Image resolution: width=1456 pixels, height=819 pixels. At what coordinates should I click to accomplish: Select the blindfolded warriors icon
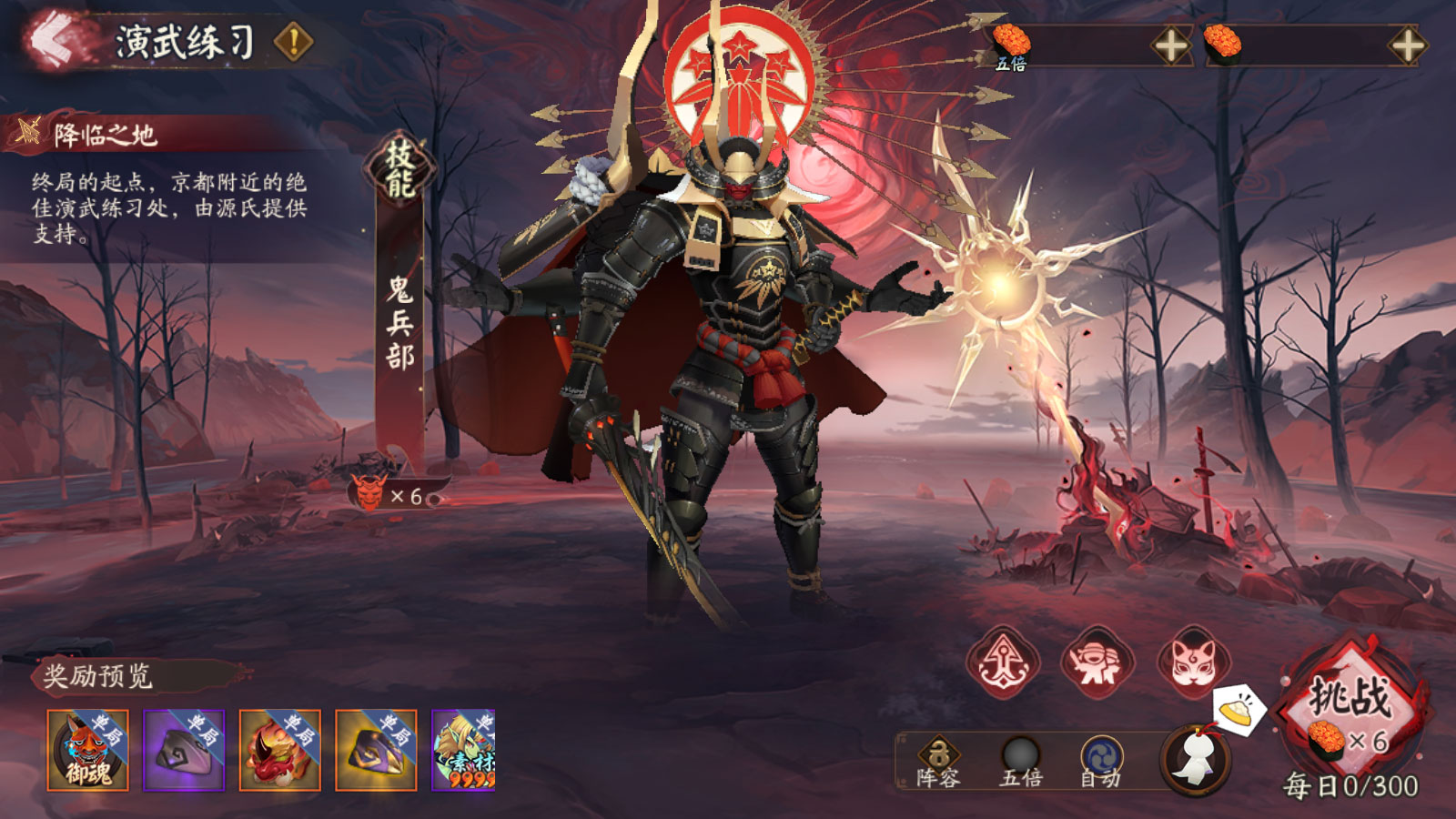tap(1098, 662)
